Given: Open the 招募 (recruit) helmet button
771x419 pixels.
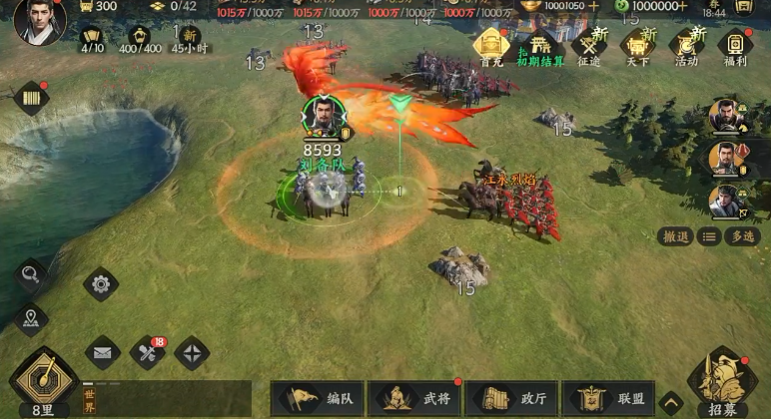Looking at the screenshot, I should point(722,382).
